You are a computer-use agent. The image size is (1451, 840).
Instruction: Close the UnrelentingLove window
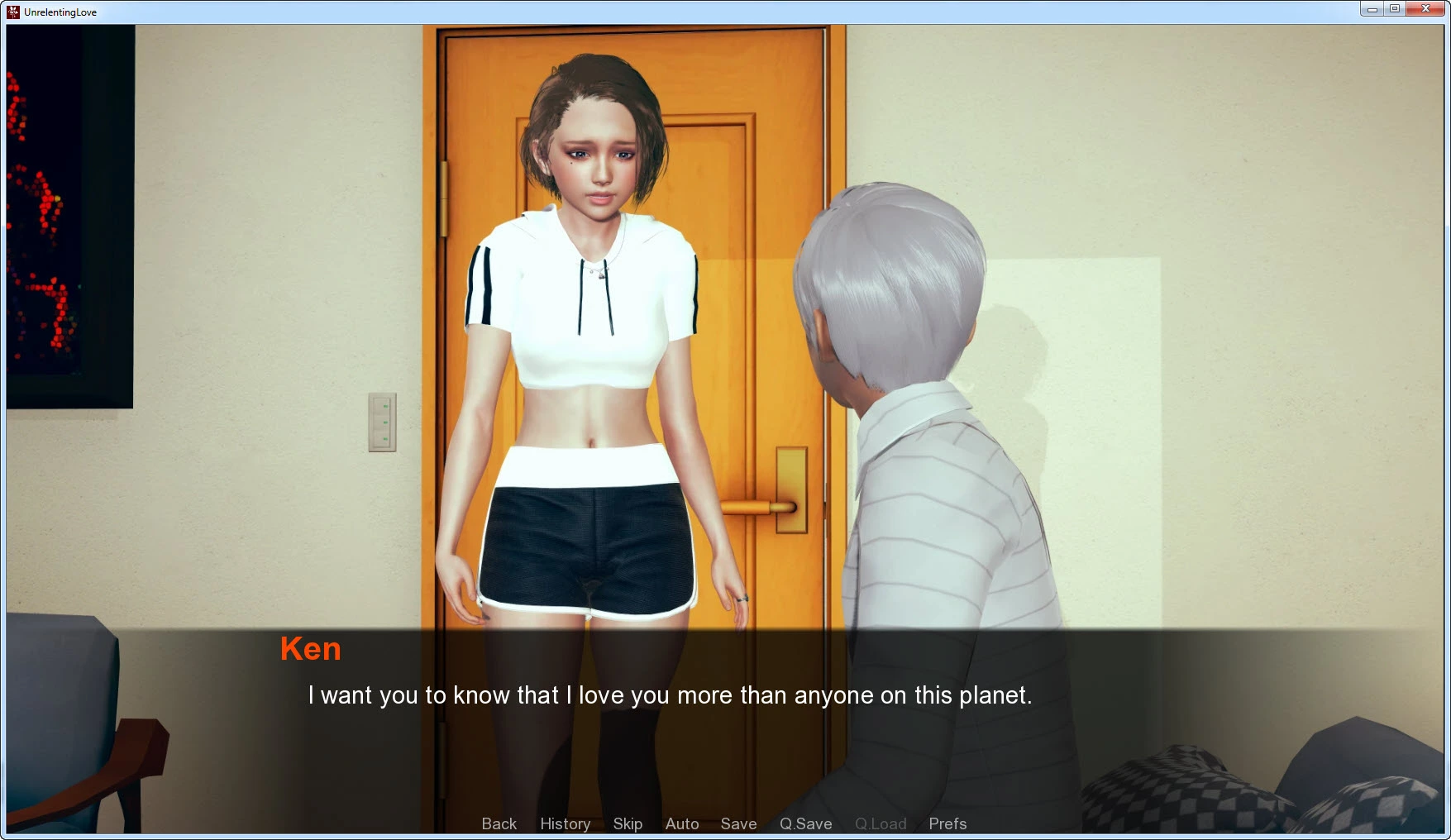click(1425, 9)
